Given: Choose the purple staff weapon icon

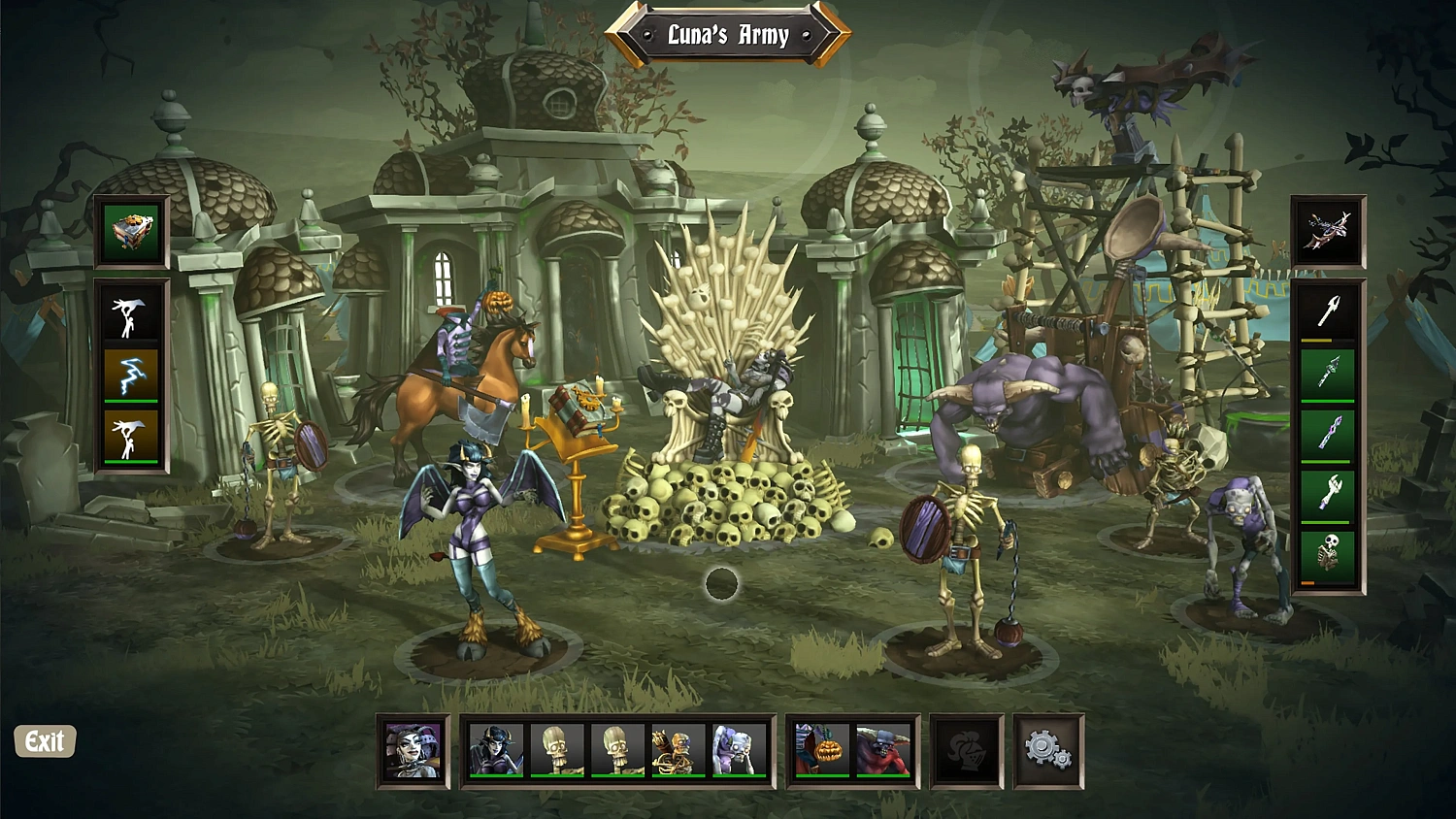Looking at the screenshot, I should click(x=1332, y=431).
